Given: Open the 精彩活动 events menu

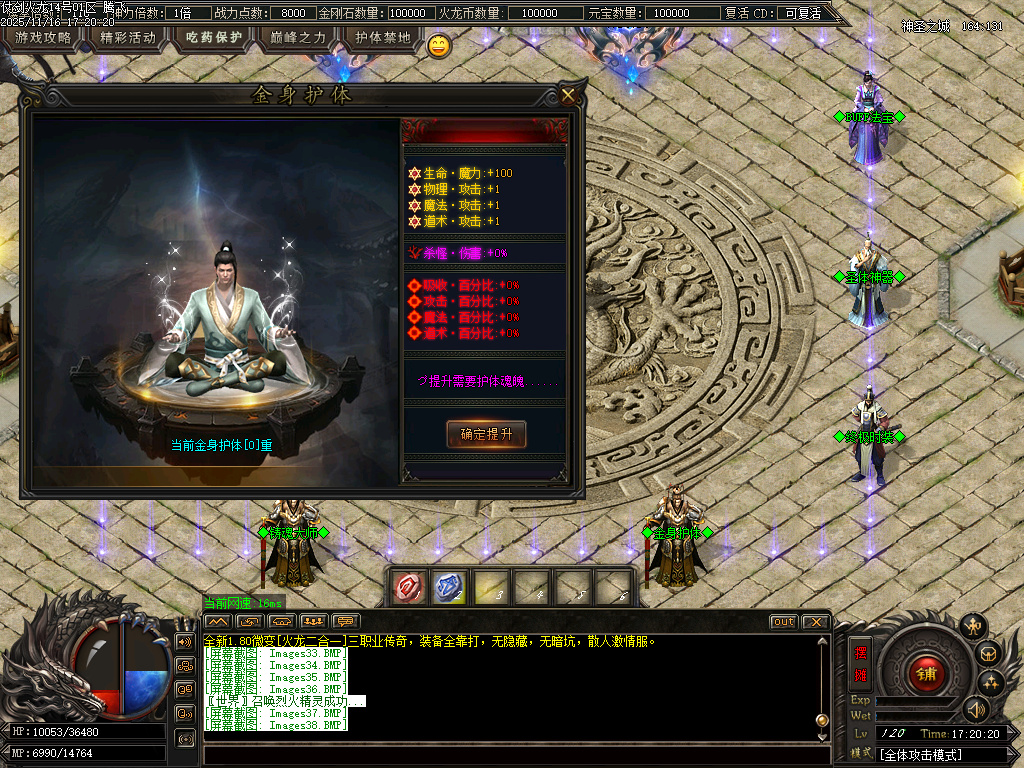Looking at the screenshot, I should click(128, 38).
